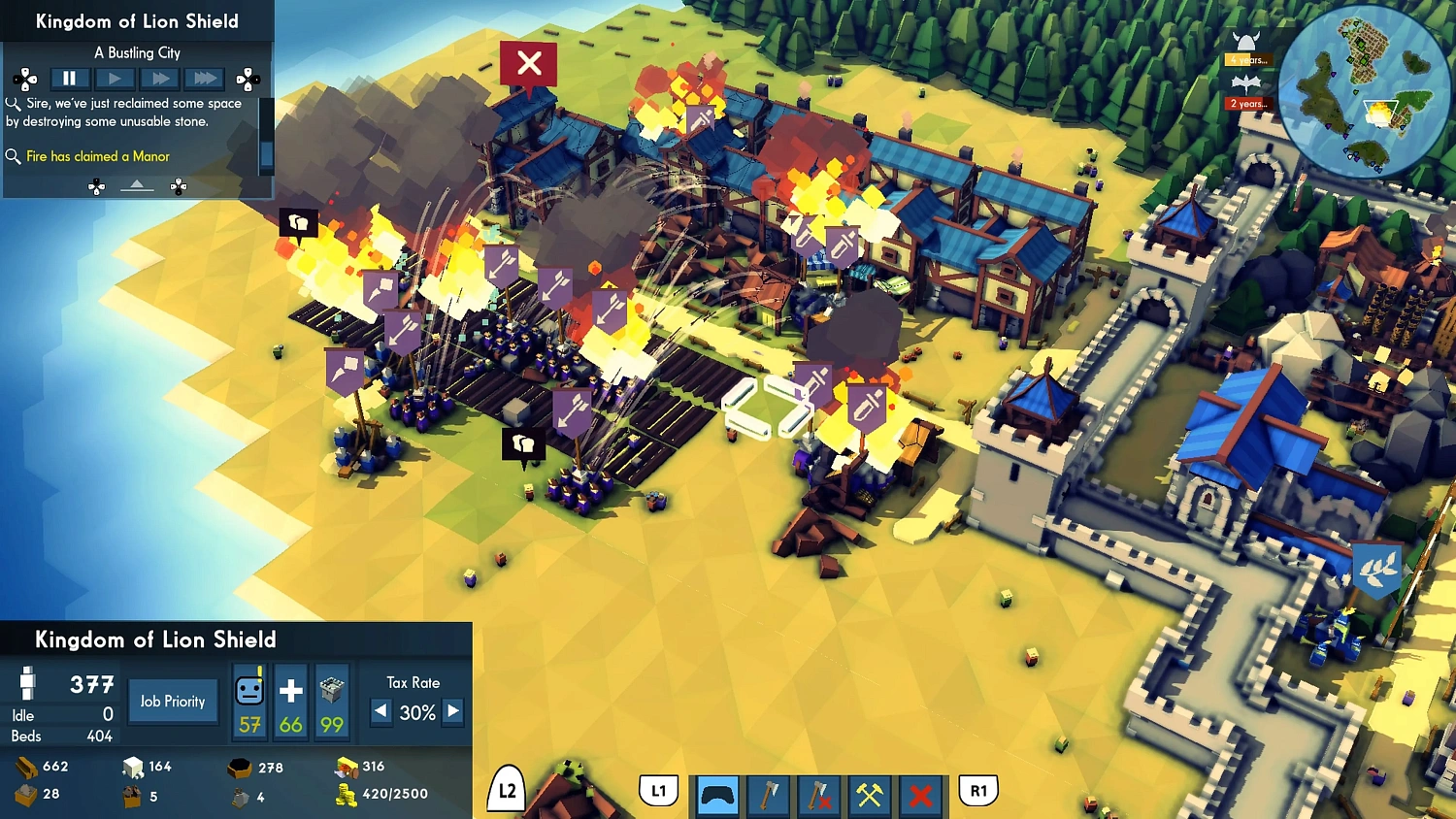The image size is (1456, 819).
Task: Select the cancel chopping tool
Action: click(x=819, y=796)
